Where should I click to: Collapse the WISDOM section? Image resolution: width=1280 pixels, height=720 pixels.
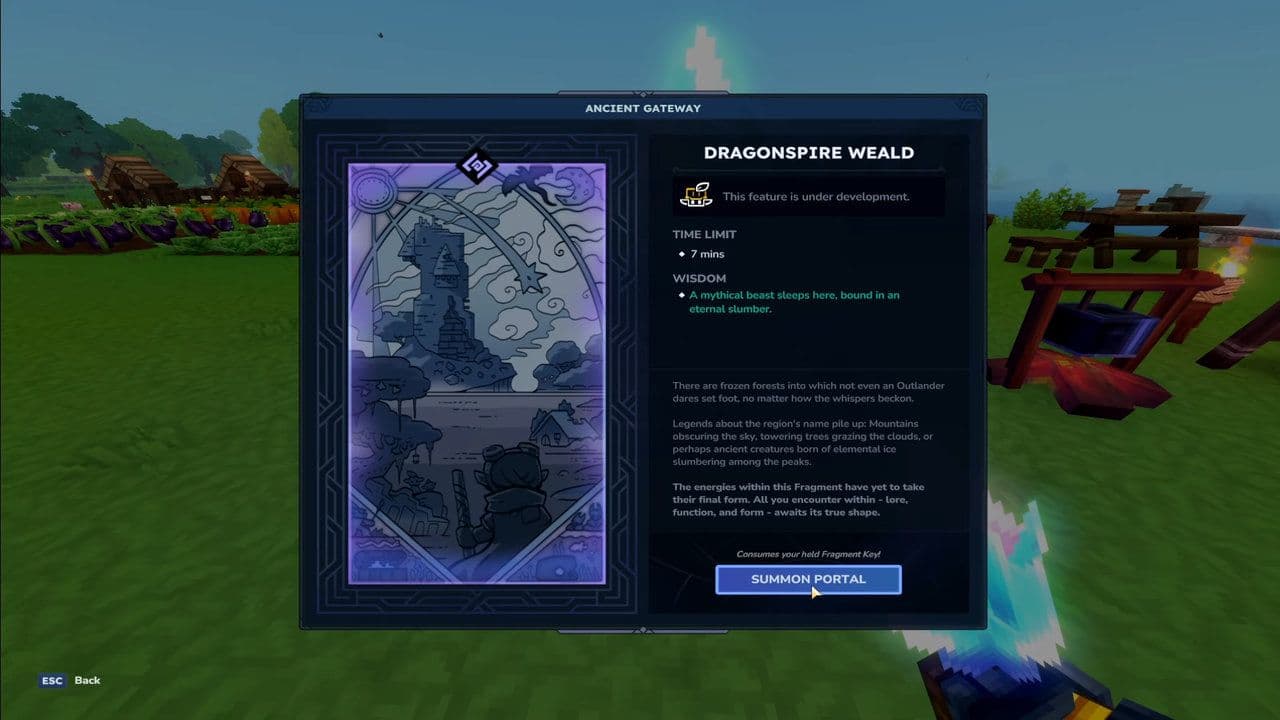point(700,278)
